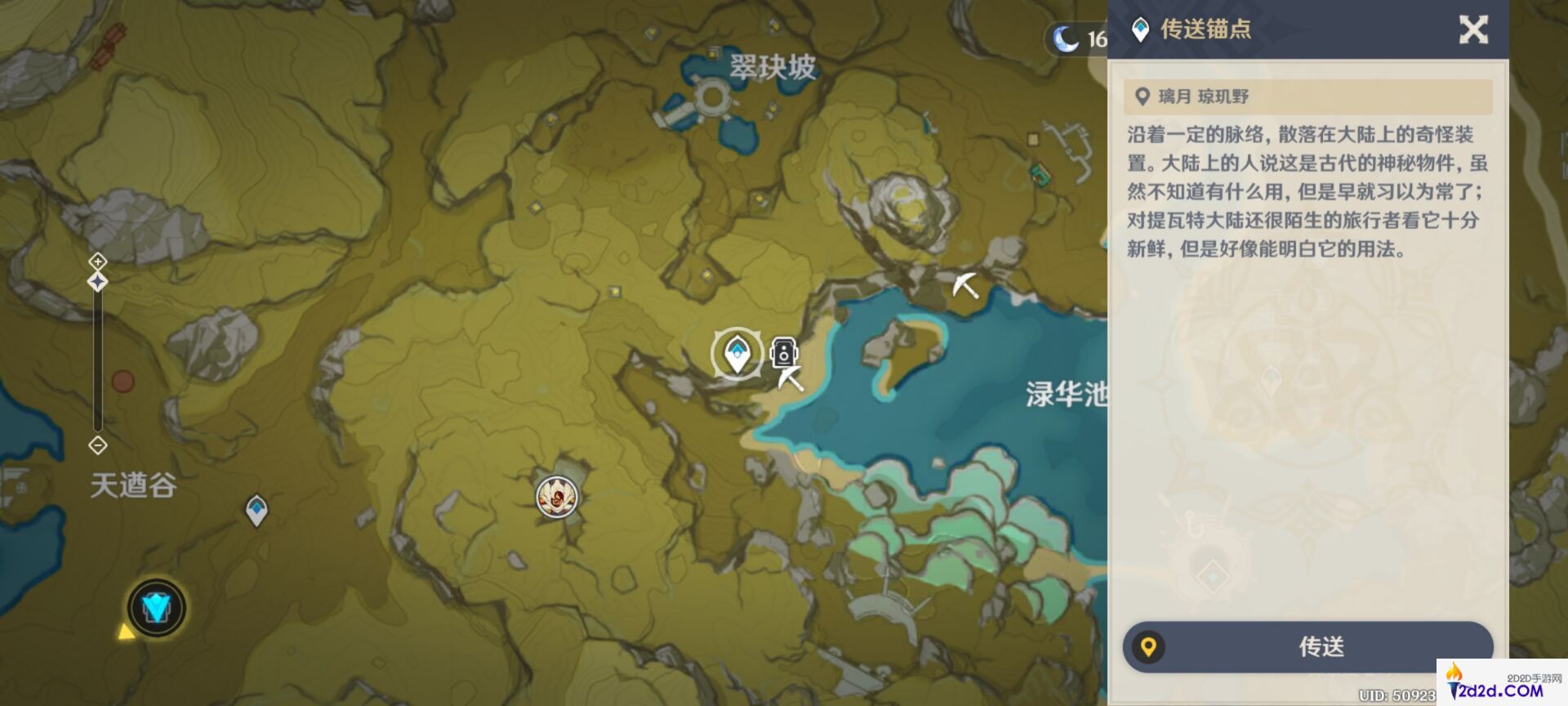The image size is (1568, 706).
Task: Click the minus icon to zoom out the map
Action: click(x=98, y=445)
